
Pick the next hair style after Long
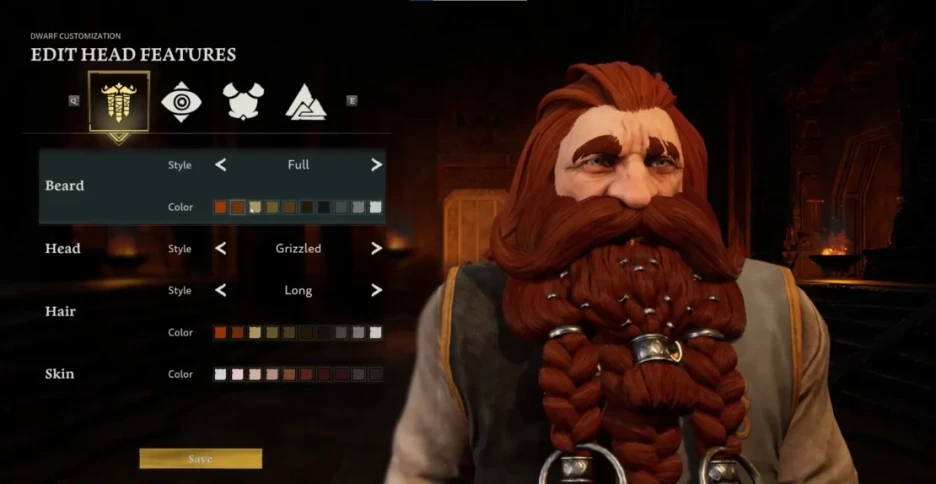pyautogui.click(x=376, y=290)
